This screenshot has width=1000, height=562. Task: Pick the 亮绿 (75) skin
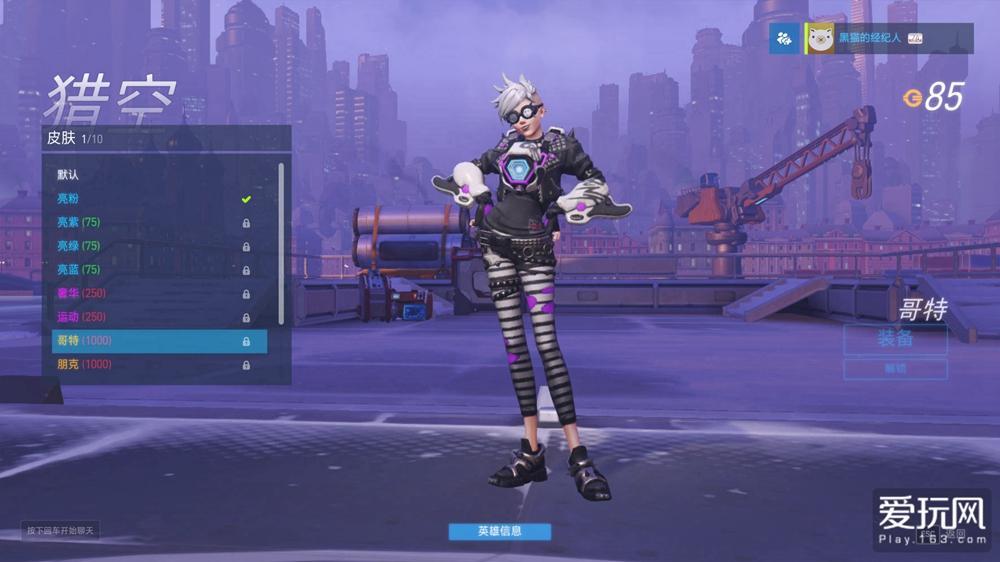(155, 246)
